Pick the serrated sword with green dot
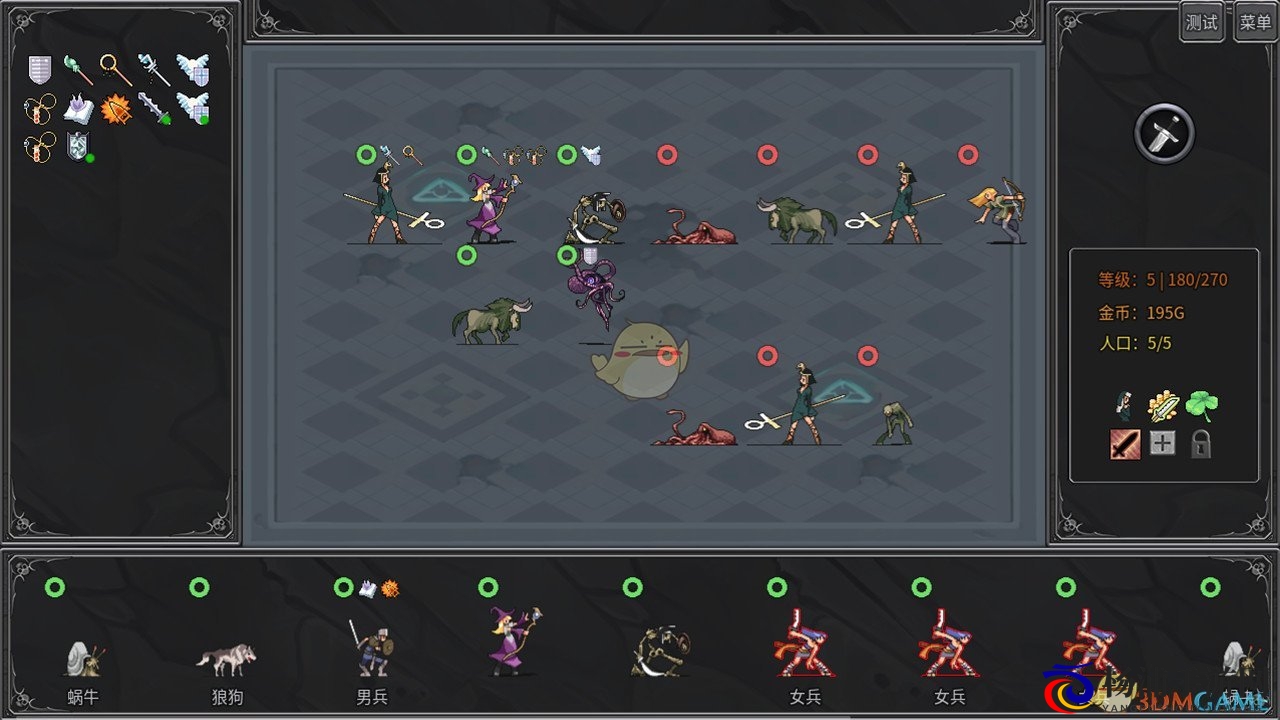 click(155, 108)
